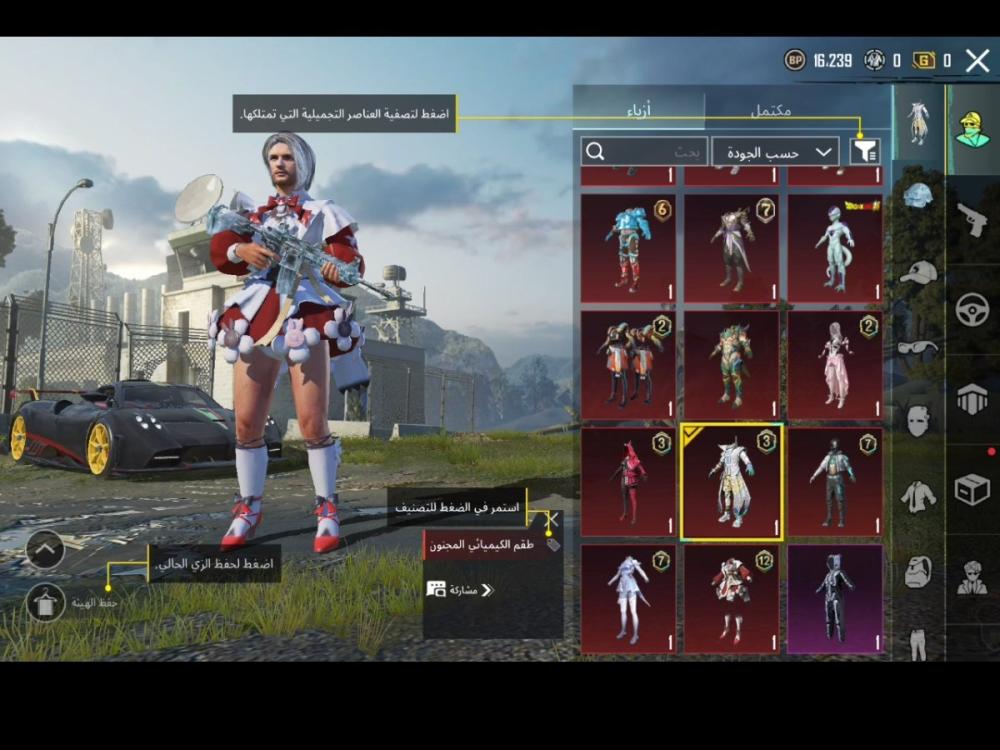Focus the outfit search field
1000x750 pixels.
645,152
